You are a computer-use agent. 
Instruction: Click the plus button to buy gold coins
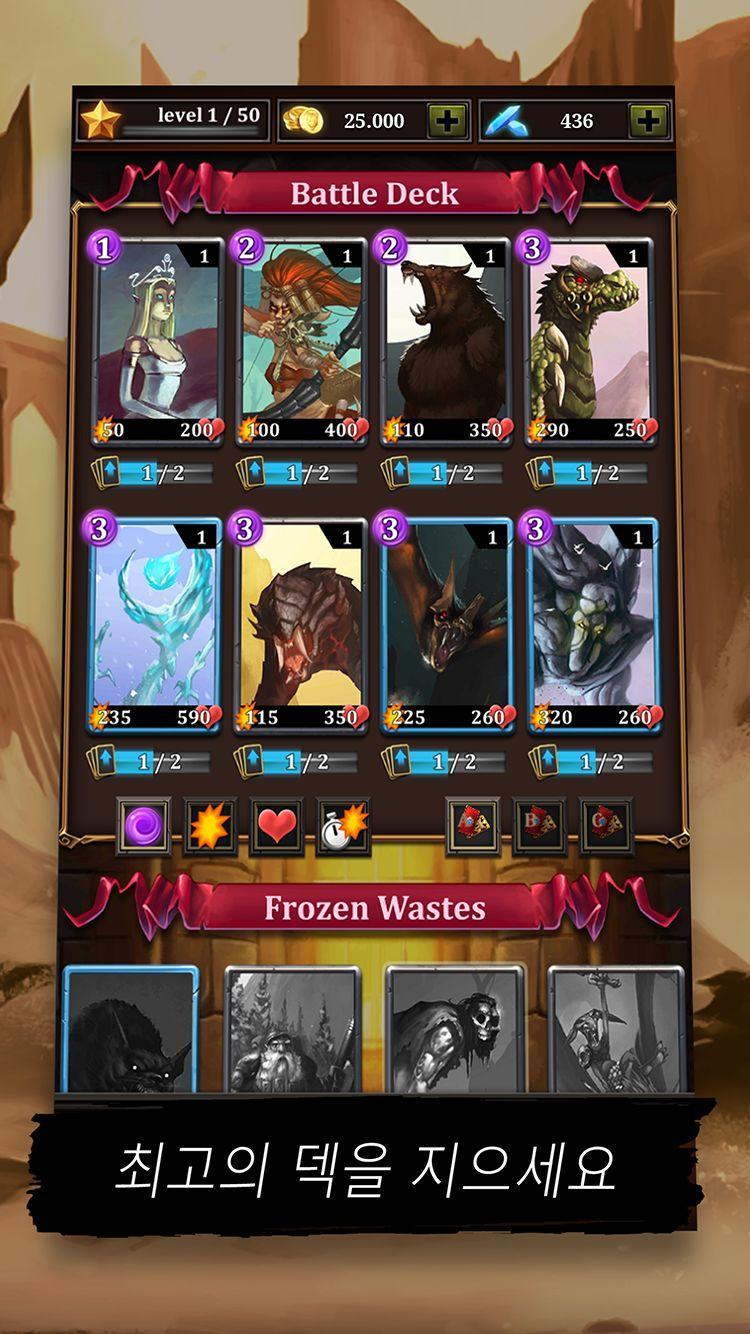[x=447, y=121]
